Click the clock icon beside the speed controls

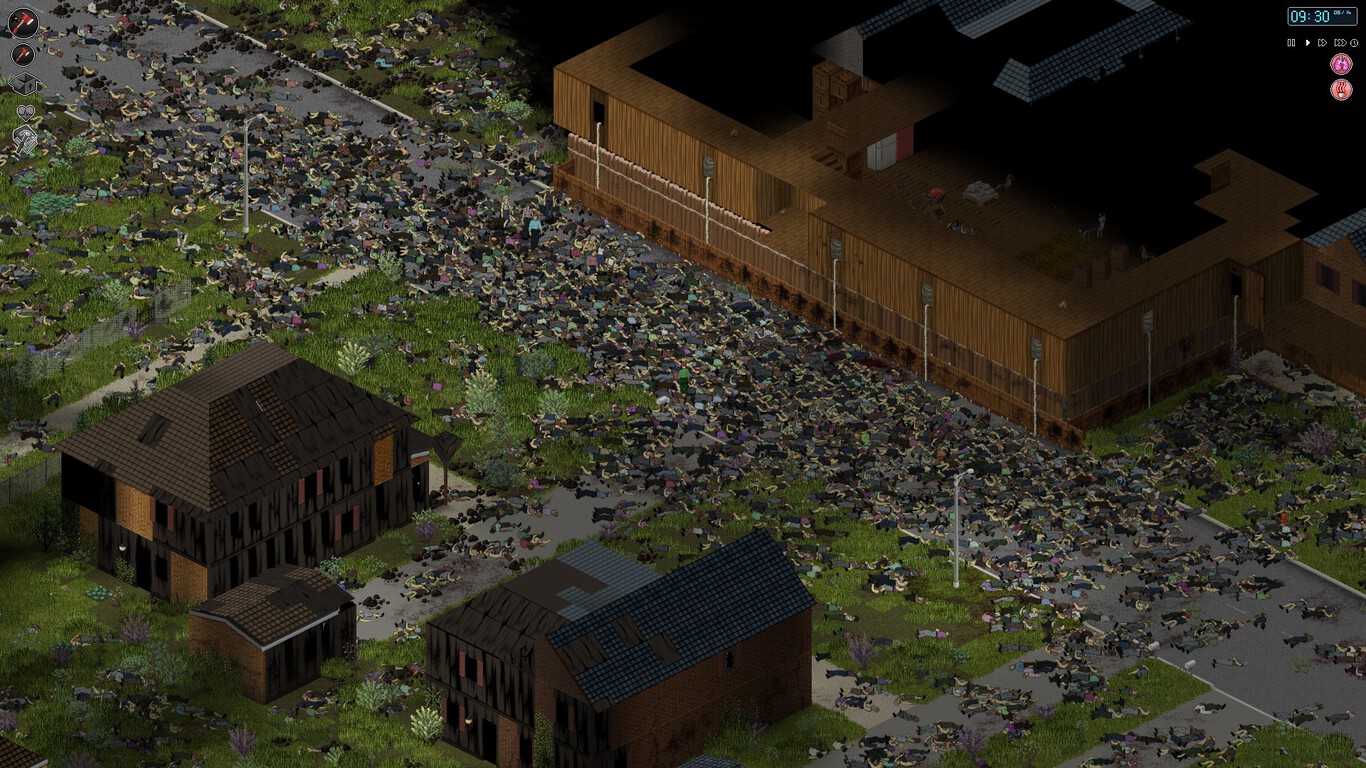pos(1354,42)
